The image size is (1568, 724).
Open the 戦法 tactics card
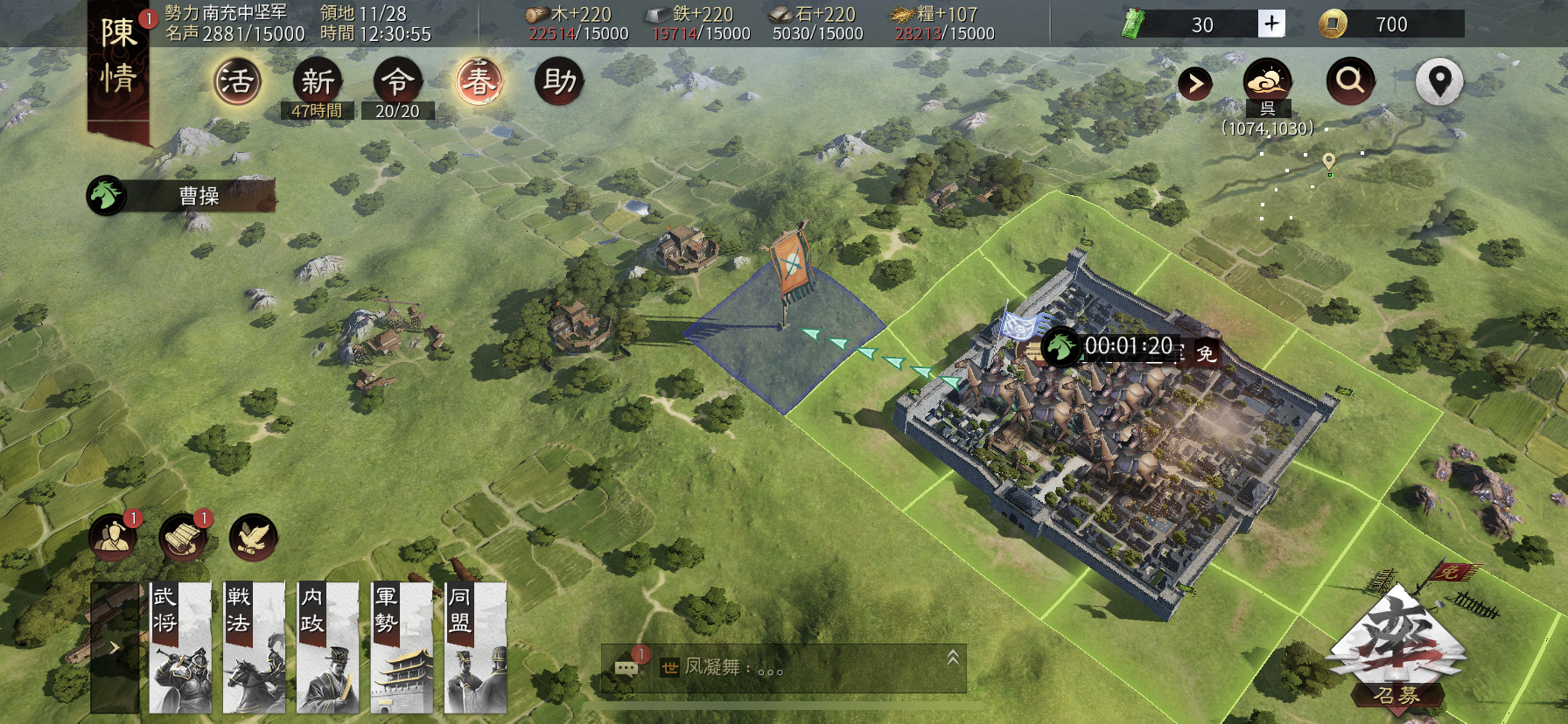click(254, 647)
